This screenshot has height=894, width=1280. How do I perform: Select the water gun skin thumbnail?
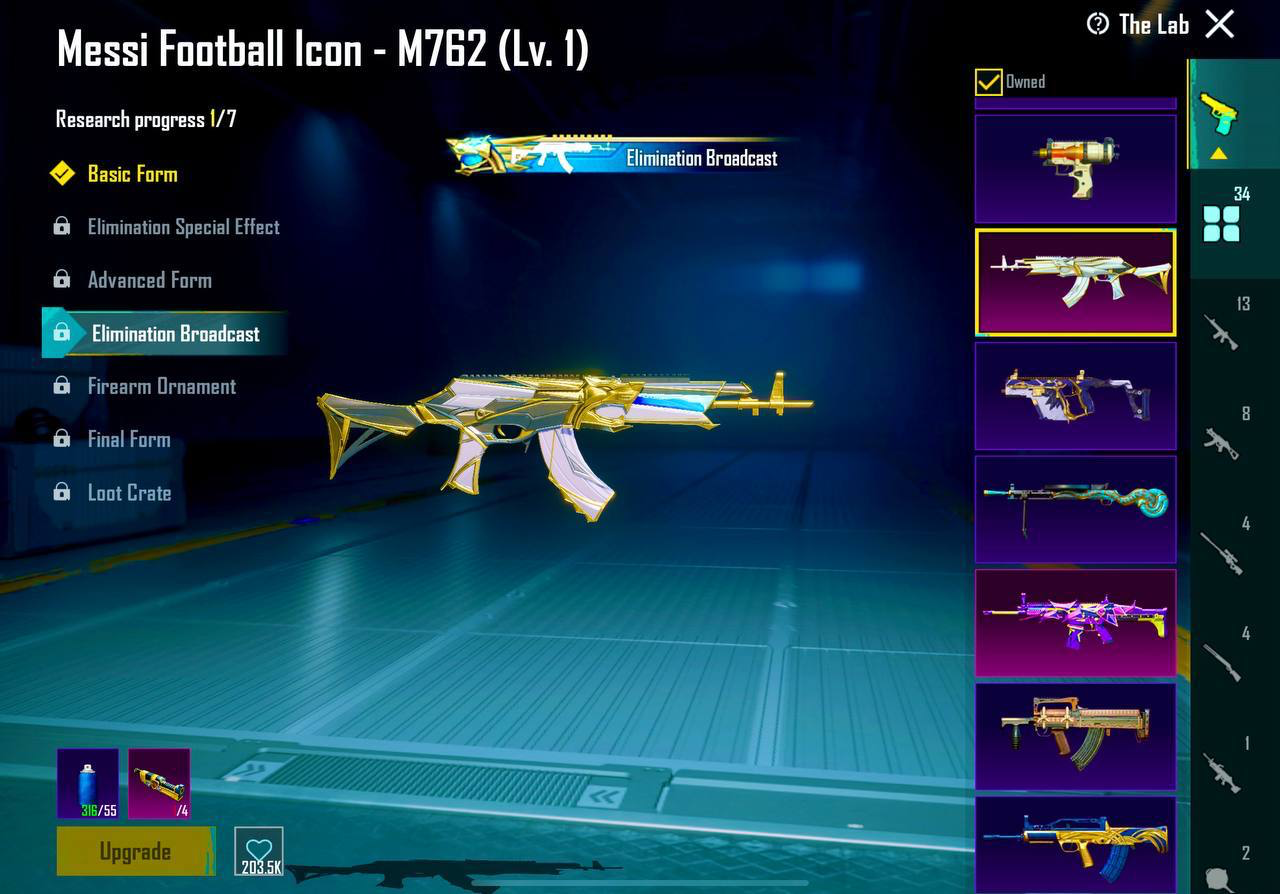pyautogui.click(x=1075, y=166)
